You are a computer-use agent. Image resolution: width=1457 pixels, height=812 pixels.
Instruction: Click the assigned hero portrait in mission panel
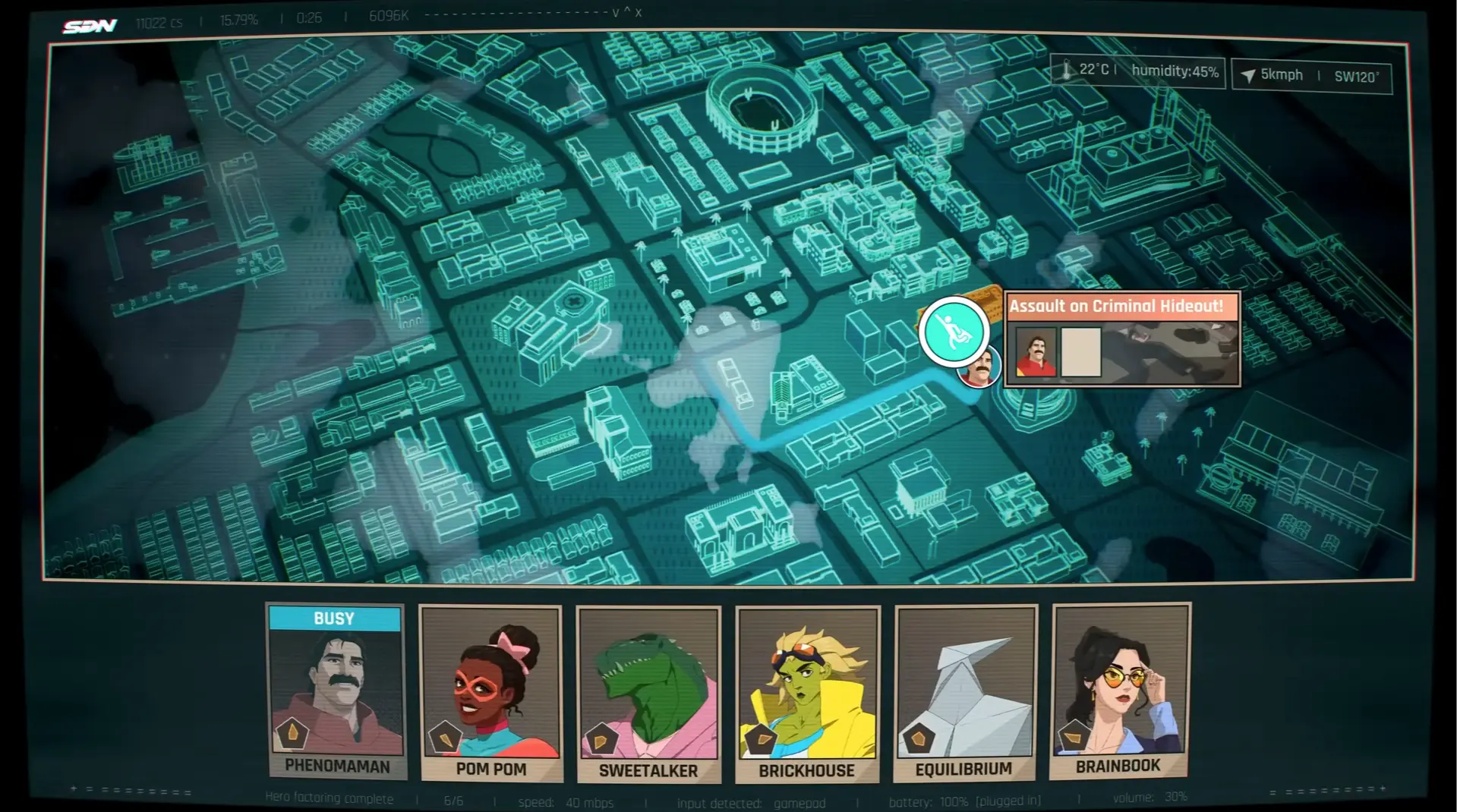click(x=1036, y=352)
